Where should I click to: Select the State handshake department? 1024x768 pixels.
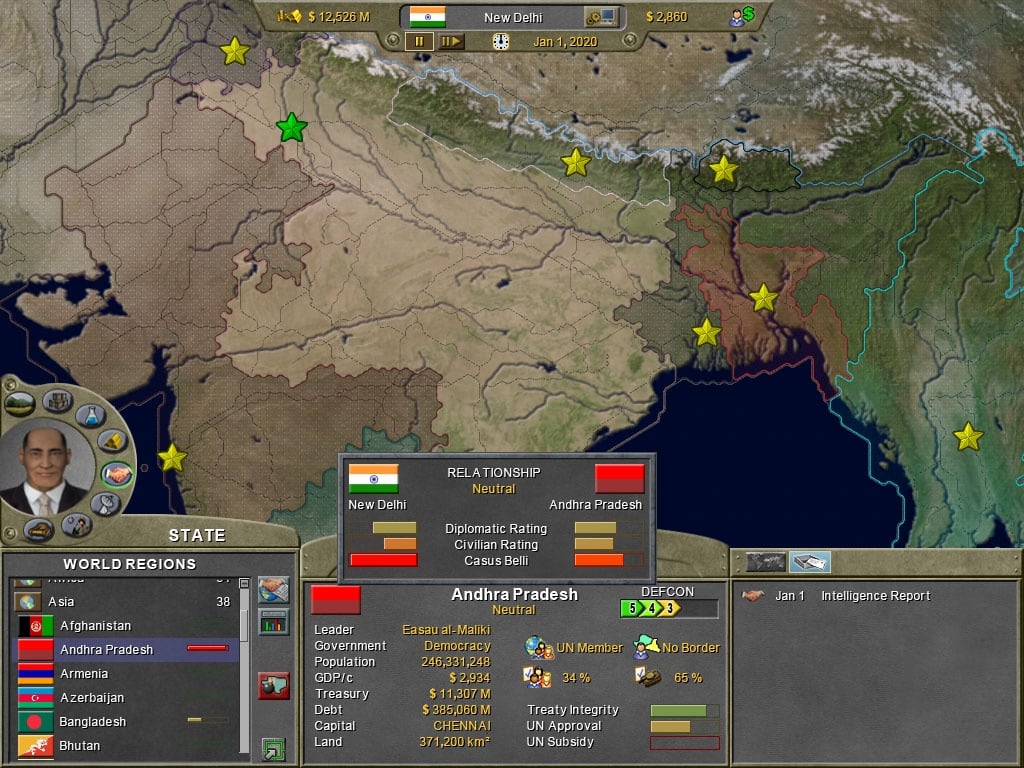117,473
